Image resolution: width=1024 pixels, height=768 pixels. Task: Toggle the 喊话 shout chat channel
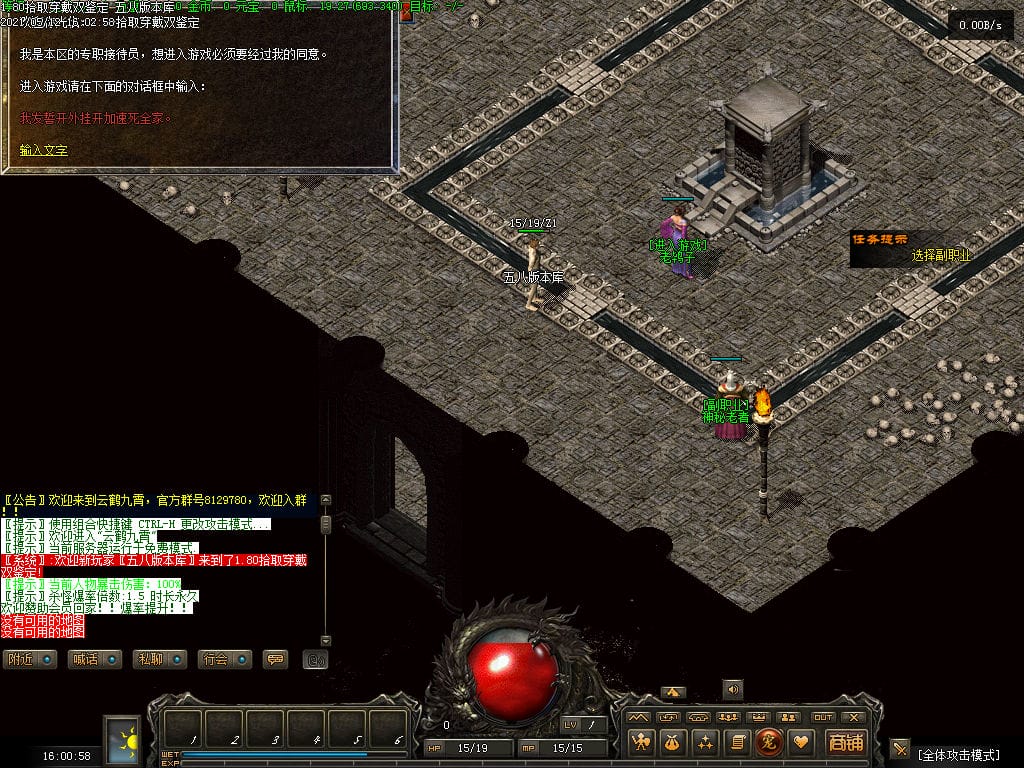click(95, 659)
